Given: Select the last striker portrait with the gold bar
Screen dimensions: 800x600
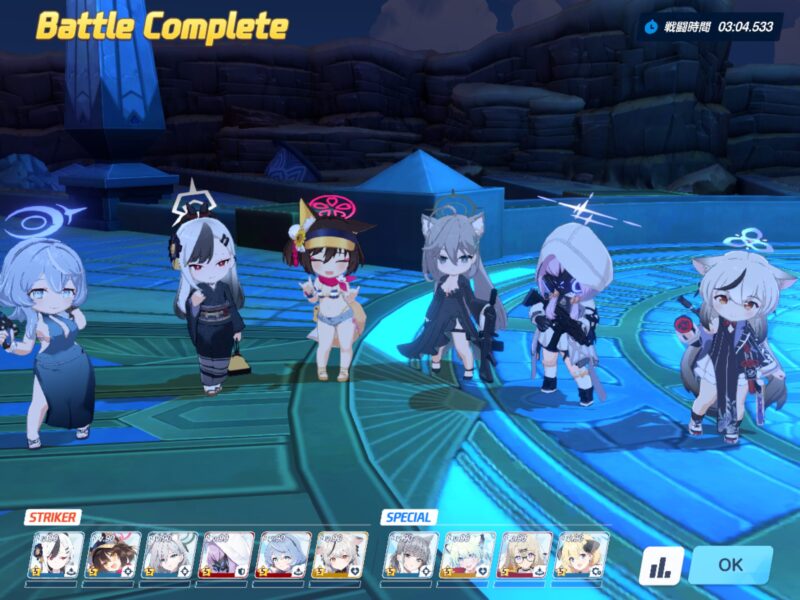Looking at the screenshot, I should (x=340, y=555).
